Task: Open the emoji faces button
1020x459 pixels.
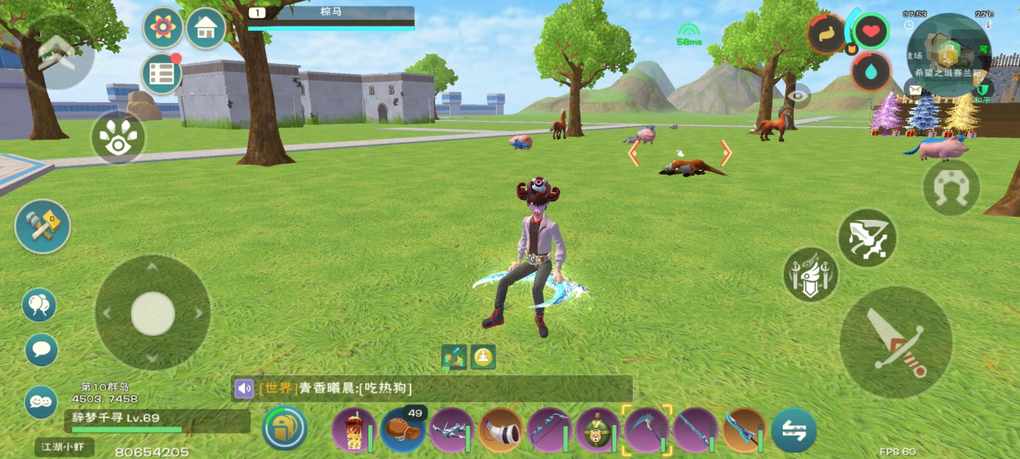Action: coord(41,401)
